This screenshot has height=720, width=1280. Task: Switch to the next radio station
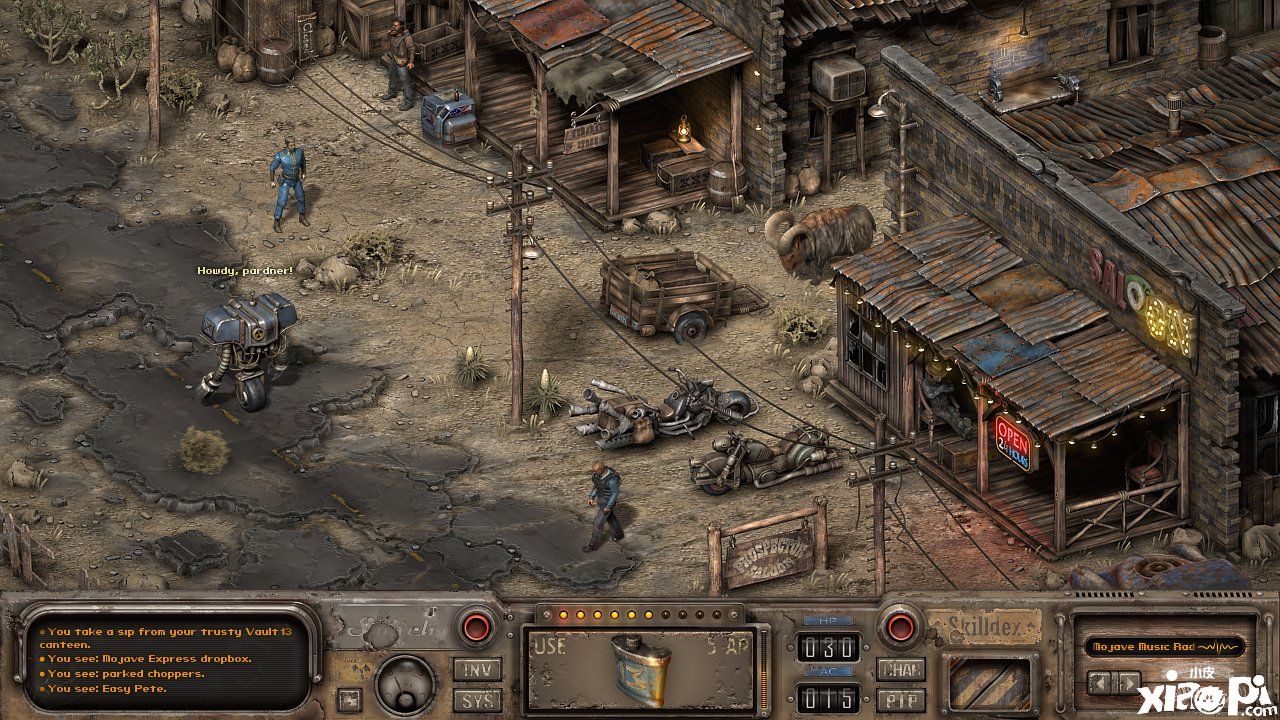(x=1128, y=683)
